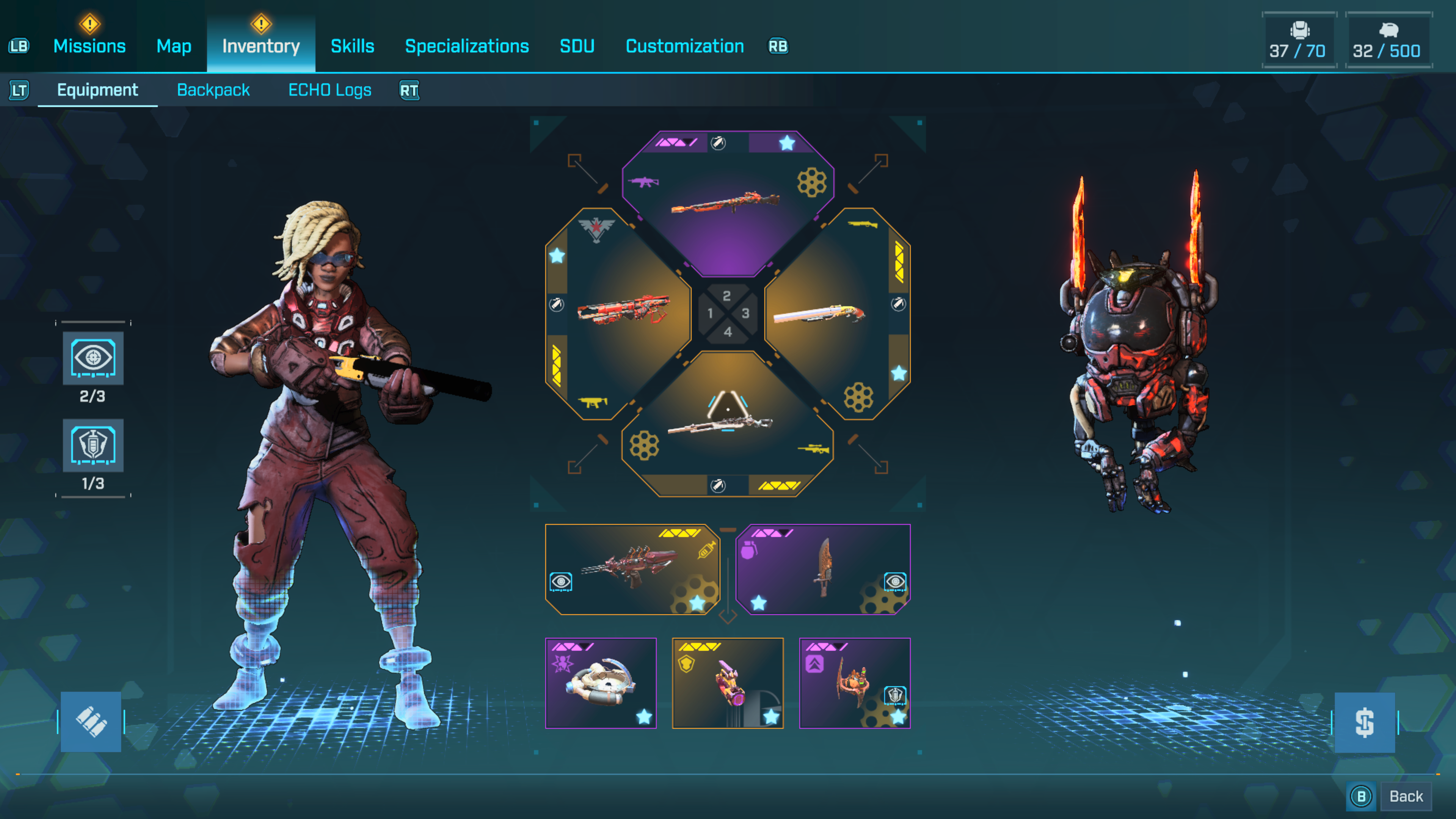Click the ammo bullets button
Viewport: 1456px width, 819px height.
coord(91,722)
